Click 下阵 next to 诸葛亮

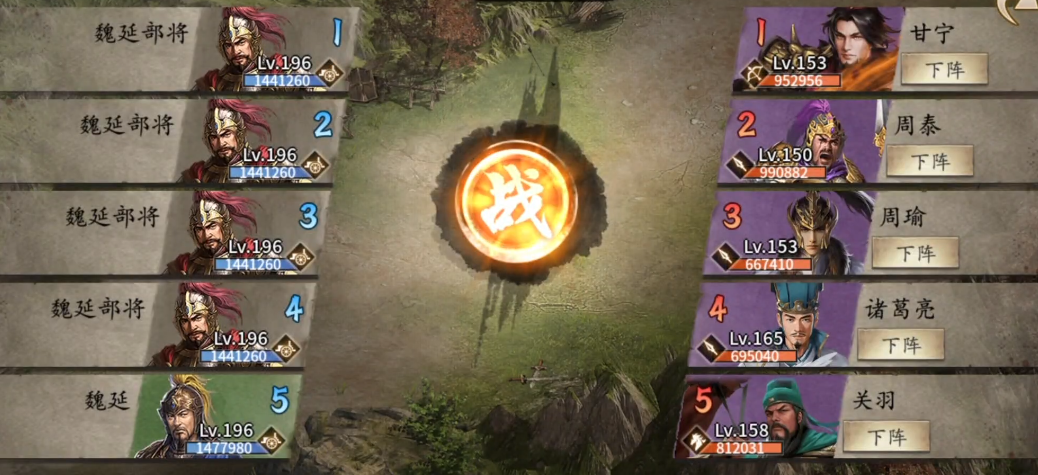click(x=901, y=344)
